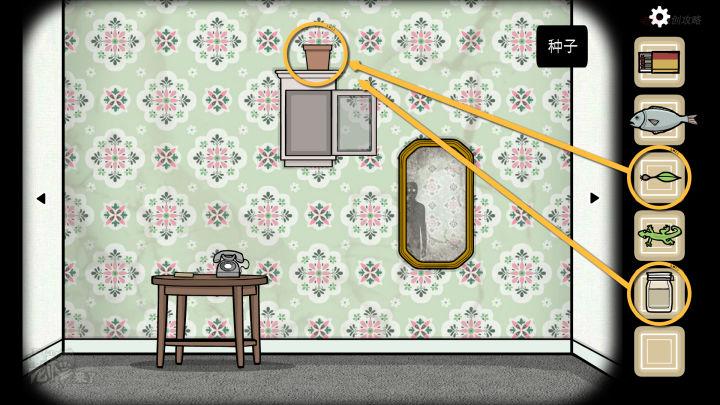Viewport: 720px width, 405px height.
Task: Select the green lizard inventory slot
Action: pos(659,236)
